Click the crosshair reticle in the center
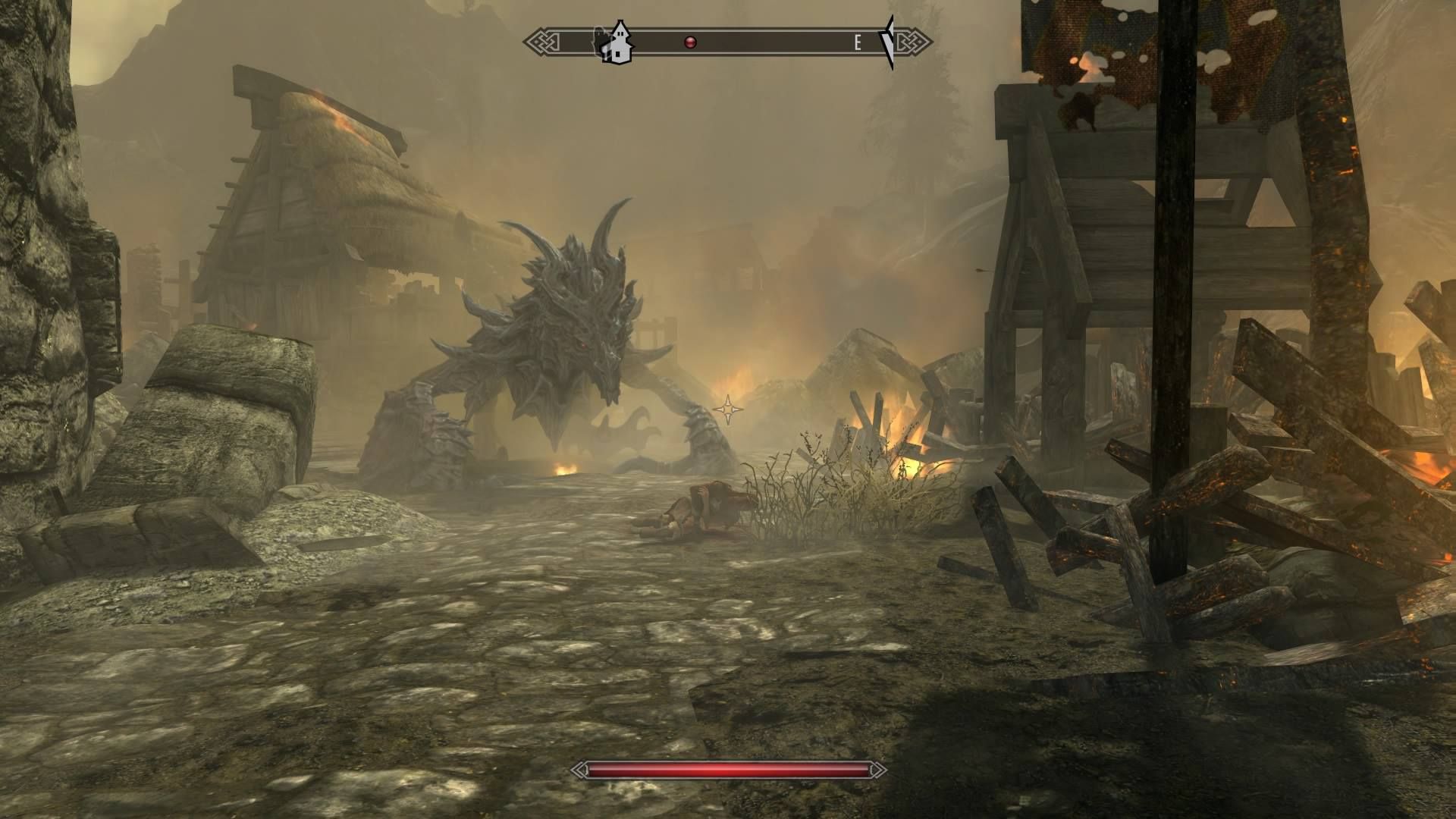 click(x=726, y=410)
